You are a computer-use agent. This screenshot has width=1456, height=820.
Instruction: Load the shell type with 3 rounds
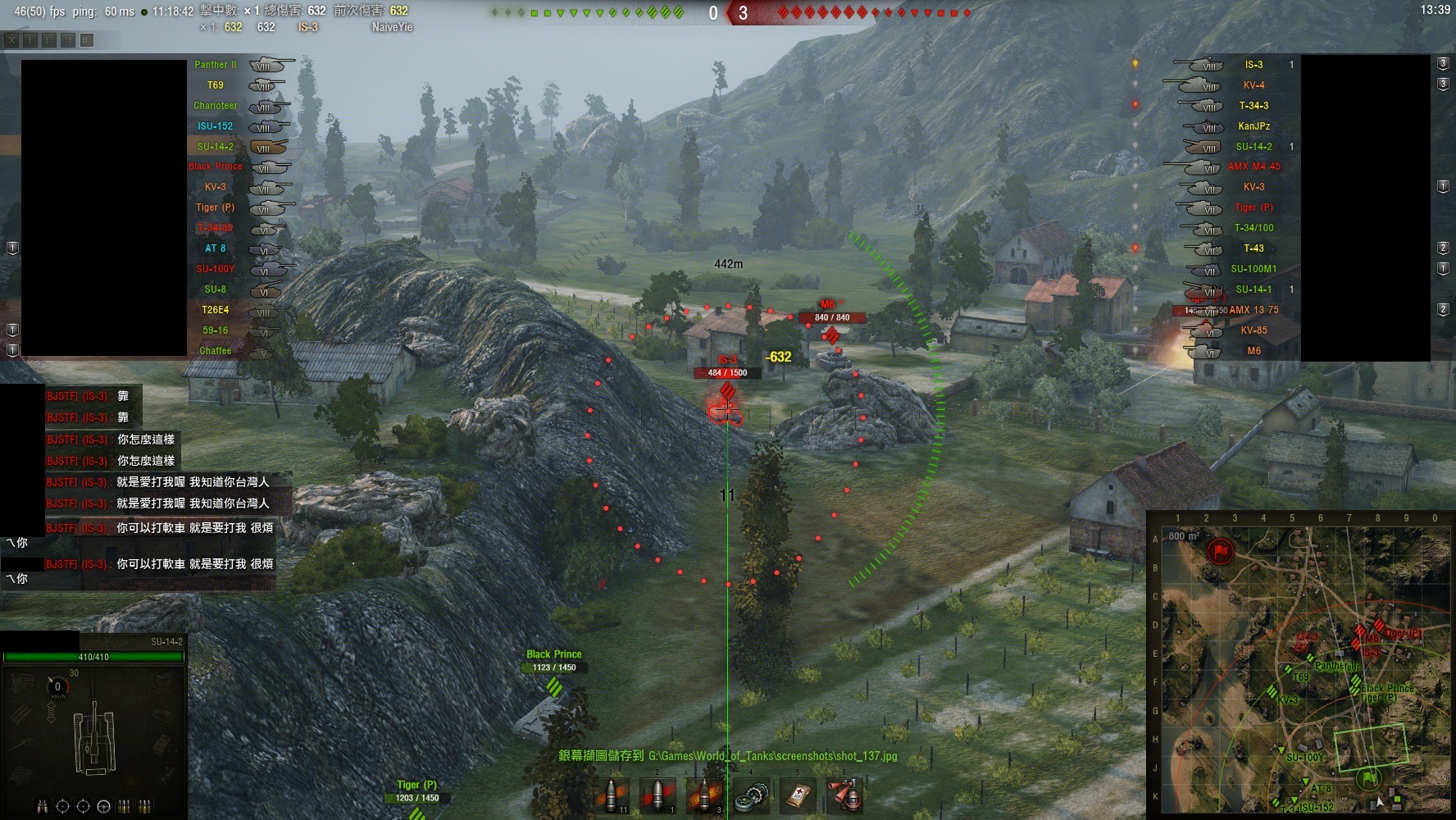point(704,795)
